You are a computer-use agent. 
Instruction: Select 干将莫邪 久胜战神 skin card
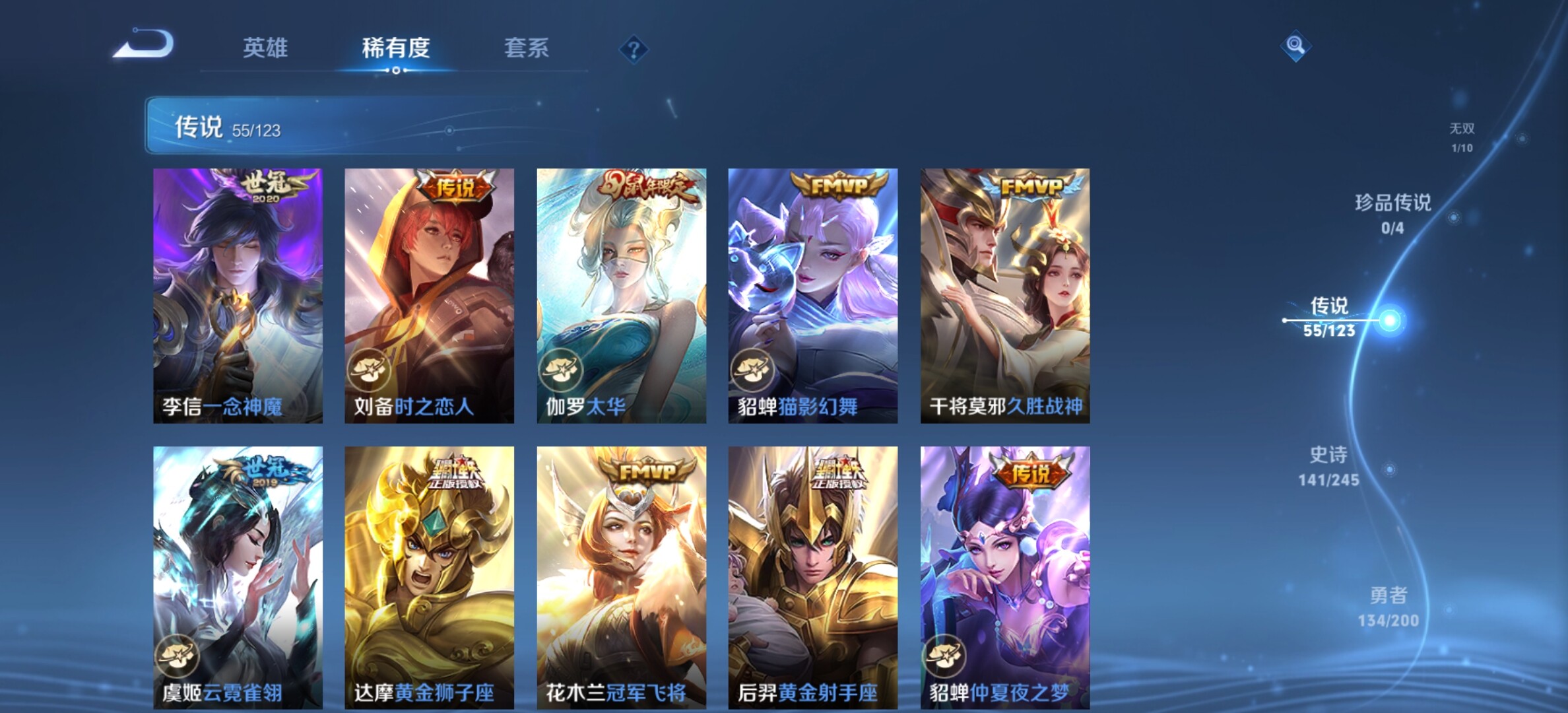click(1004, 295)
